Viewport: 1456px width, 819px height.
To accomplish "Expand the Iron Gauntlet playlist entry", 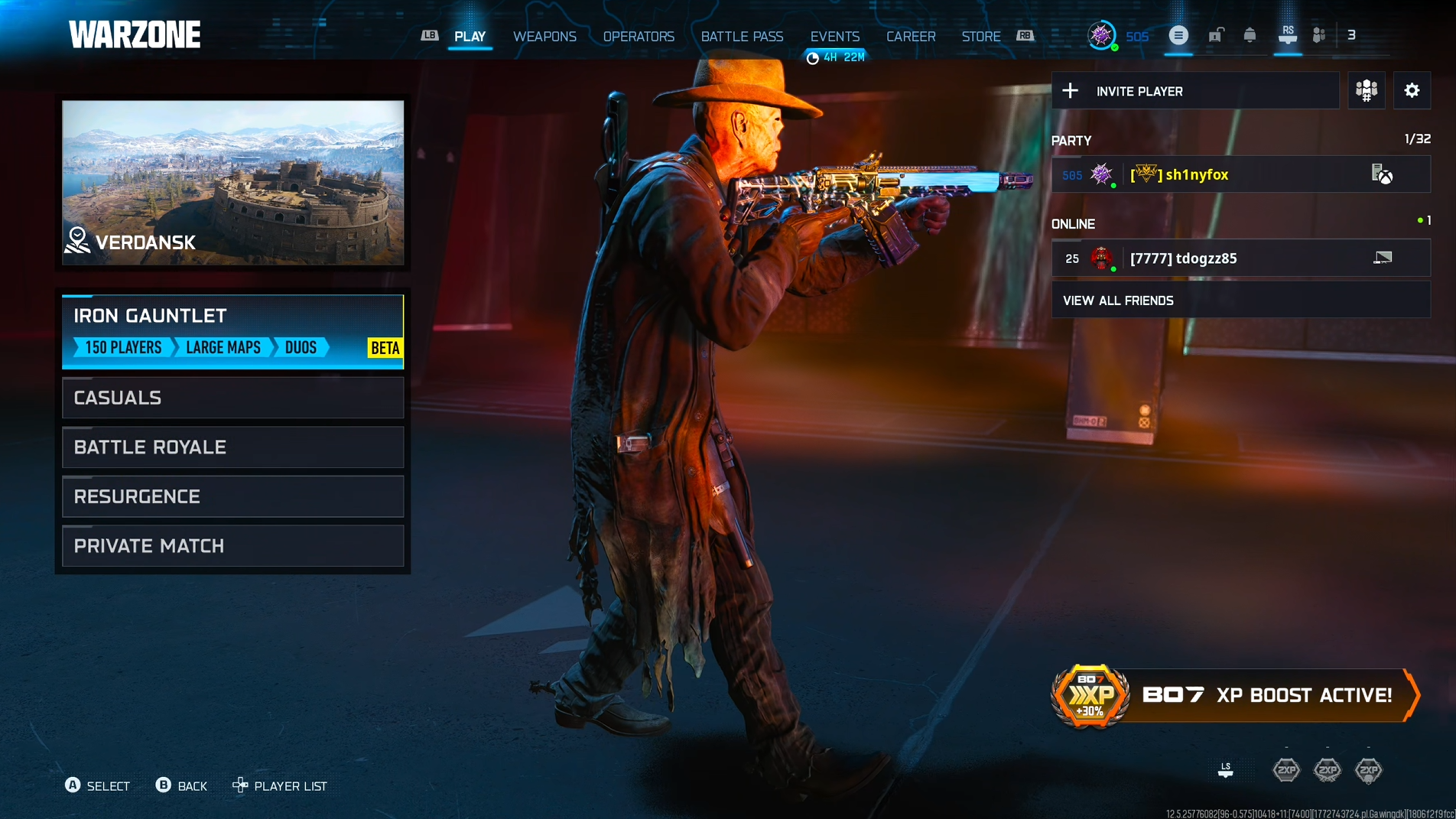I will click(232, 331).
